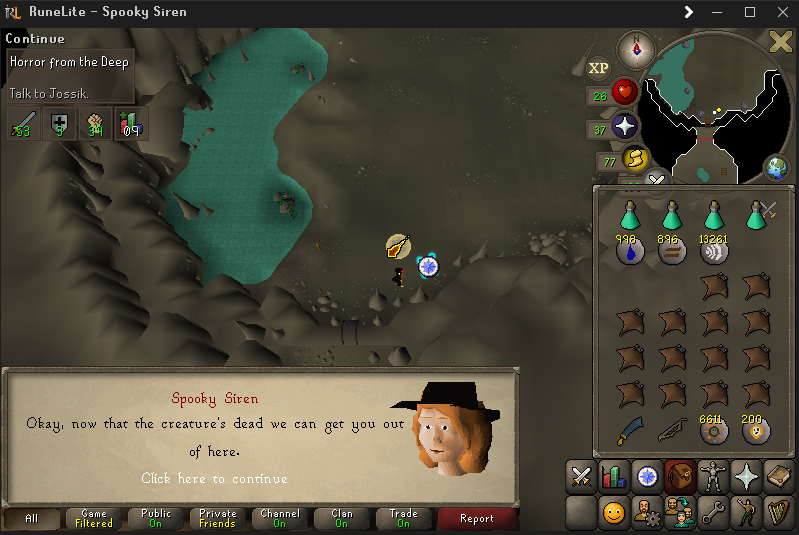Select the water rune stack in inventory
The height and width of the screenshot is (535, 799).
(629, 252)
